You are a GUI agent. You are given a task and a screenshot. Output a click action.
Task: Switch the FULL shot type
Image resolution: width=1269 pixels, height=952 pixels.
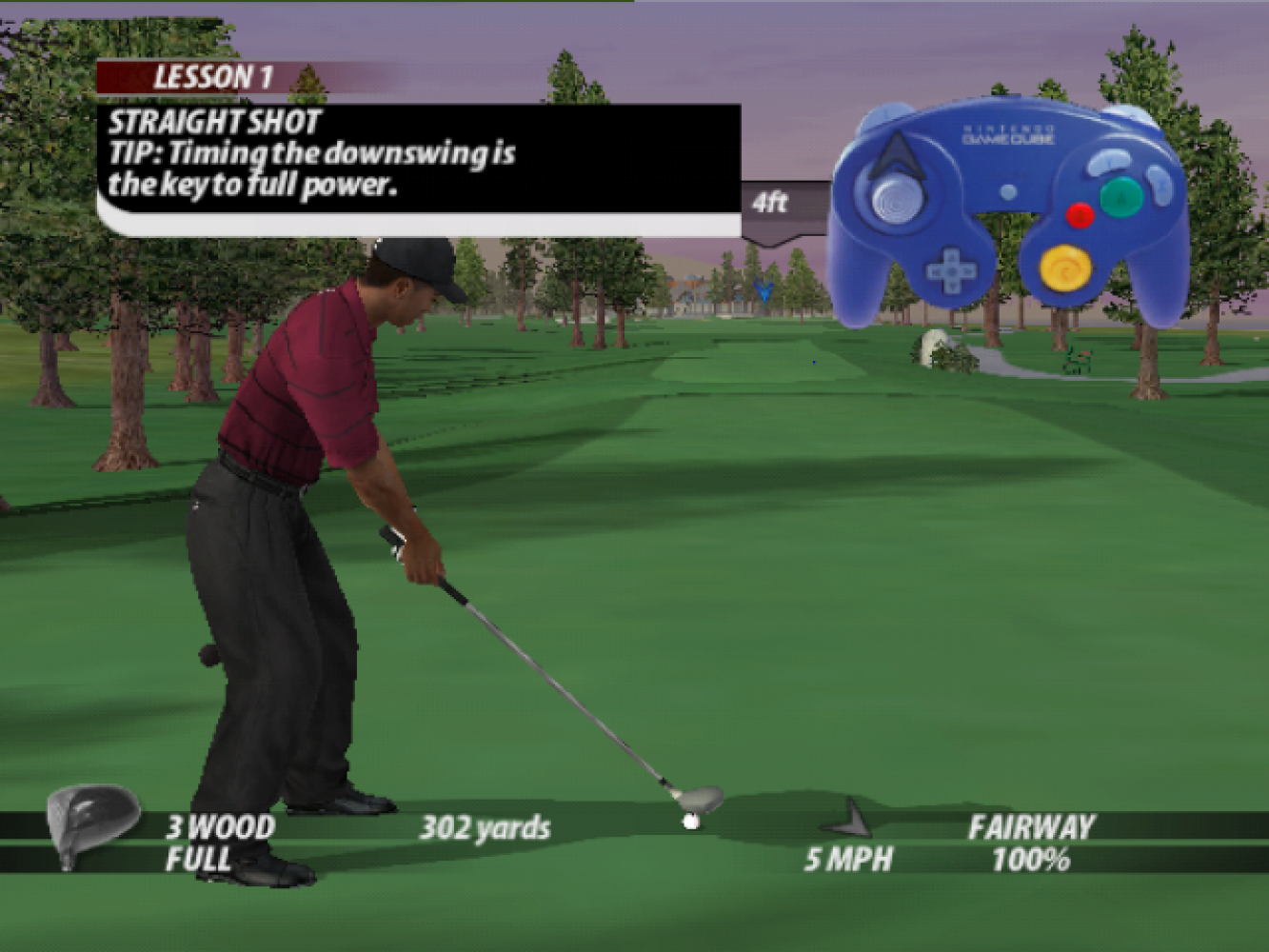pyautogui.click(x=198, y=860)
